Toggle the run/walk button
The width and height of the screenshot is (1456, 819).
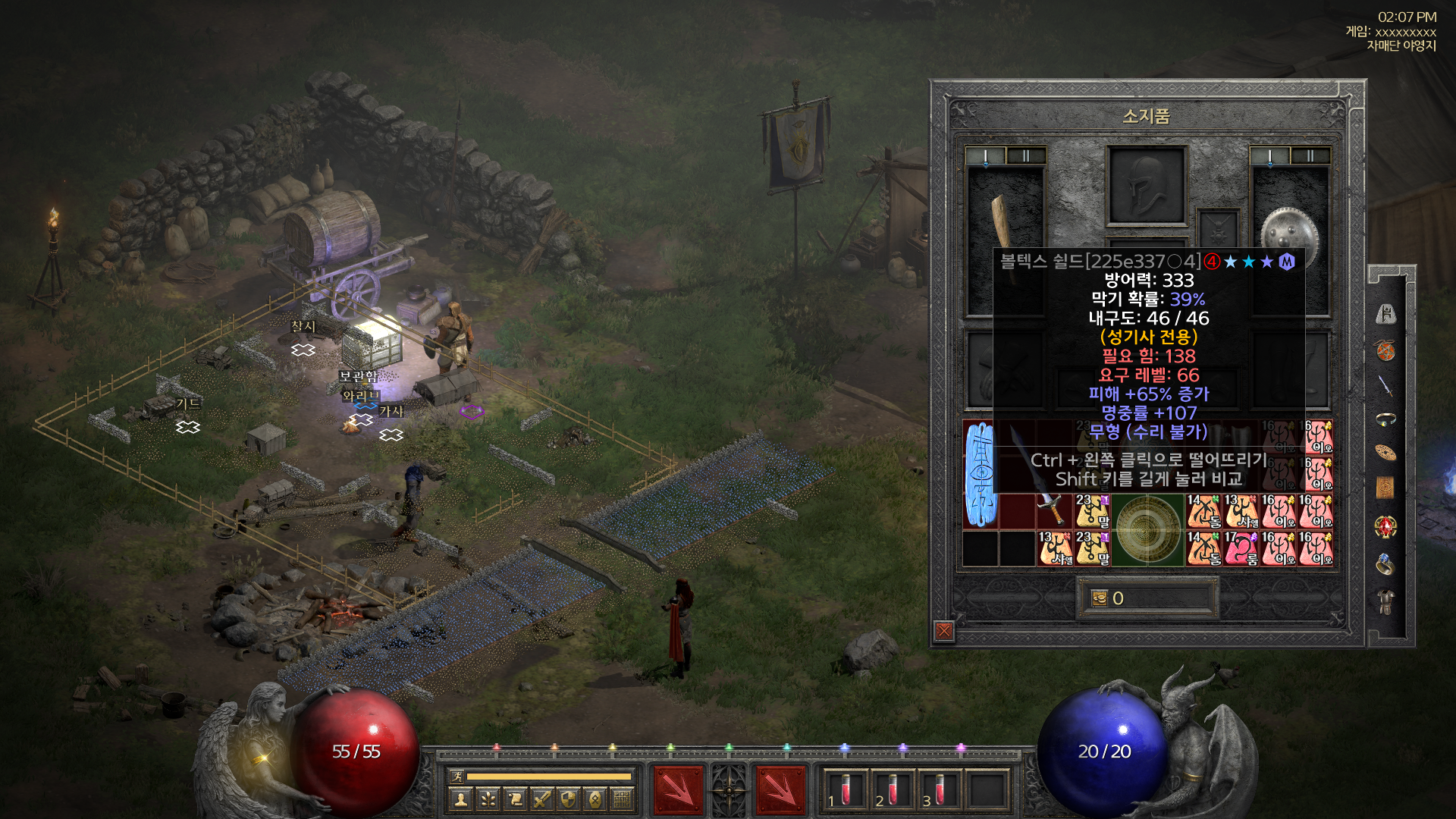(457, 776)
